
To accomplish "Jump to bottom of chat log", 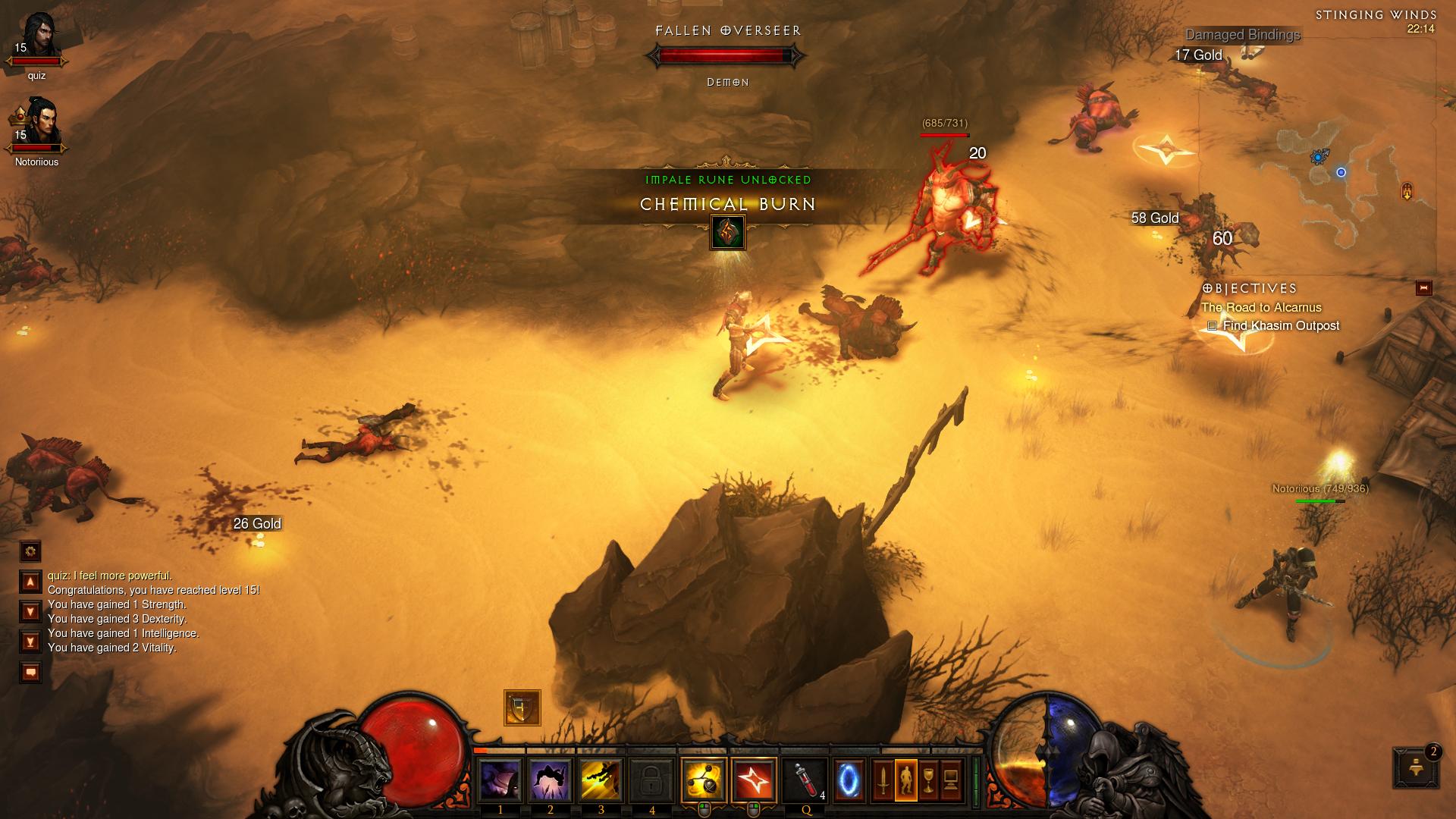I will (30, 642).
